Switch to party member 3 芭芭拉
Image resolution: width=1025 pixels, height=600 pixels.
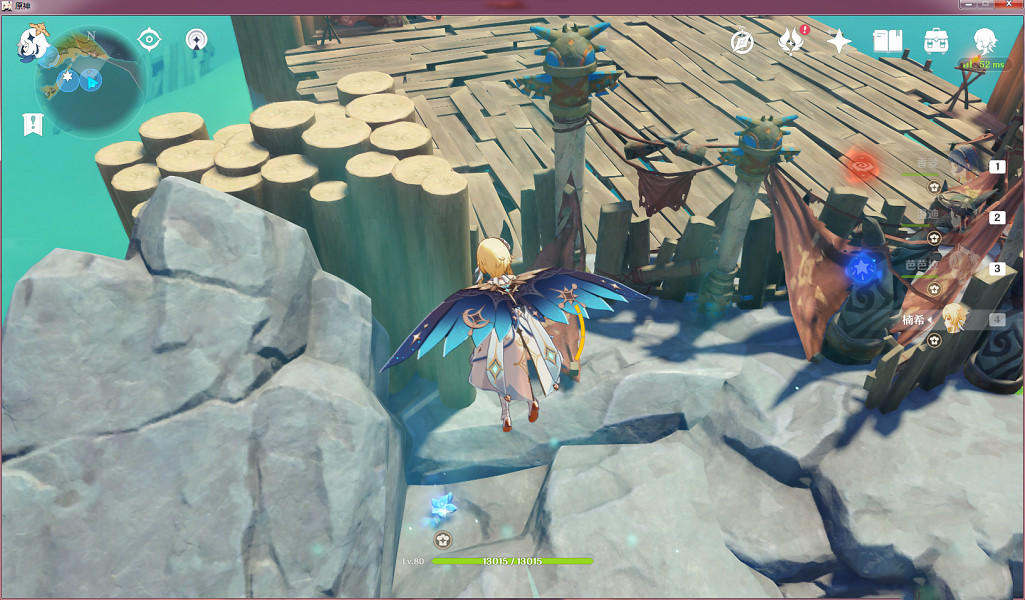tap(960, 268)
